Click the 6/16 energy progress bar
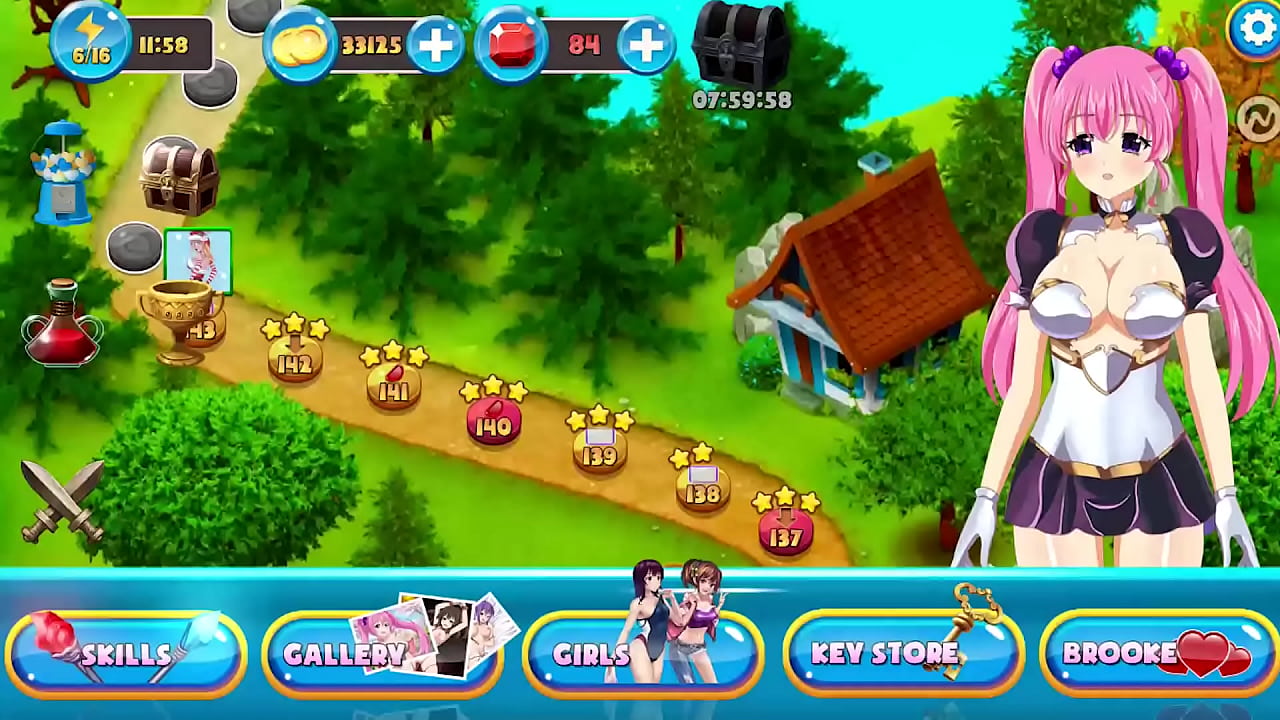The width and height of the screenshot is (1280, 720). point(92,52)
